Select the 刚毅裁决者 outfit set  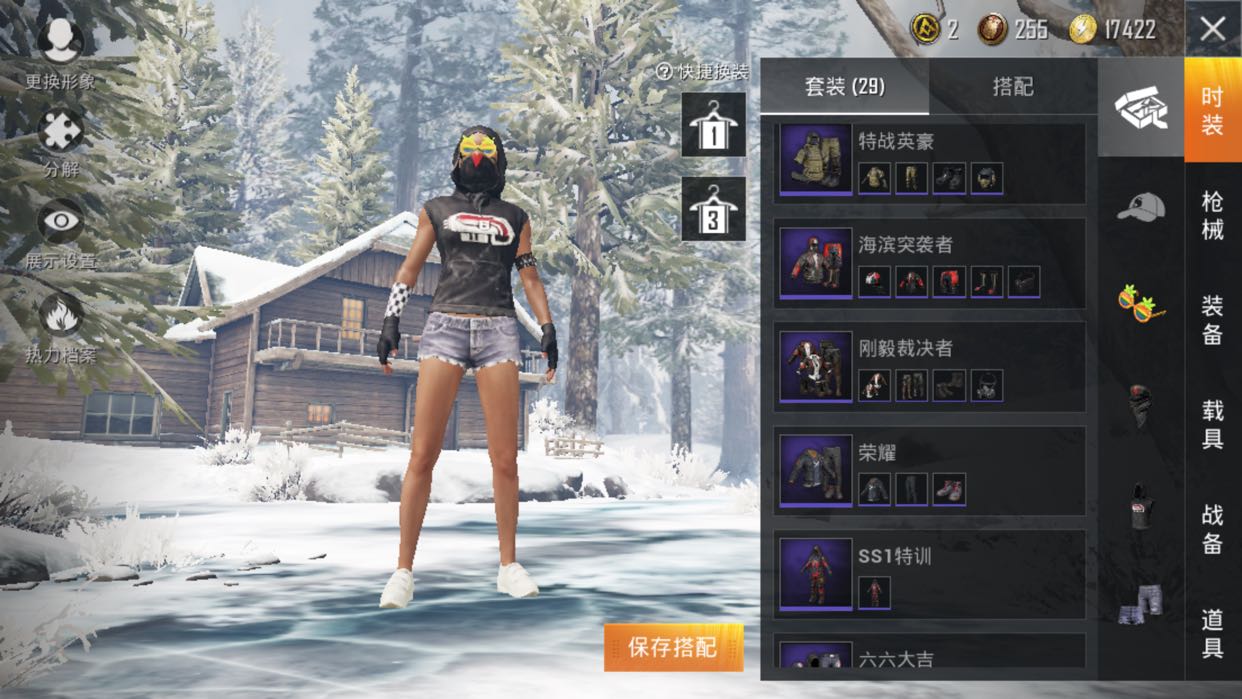[x=928, y=367]
